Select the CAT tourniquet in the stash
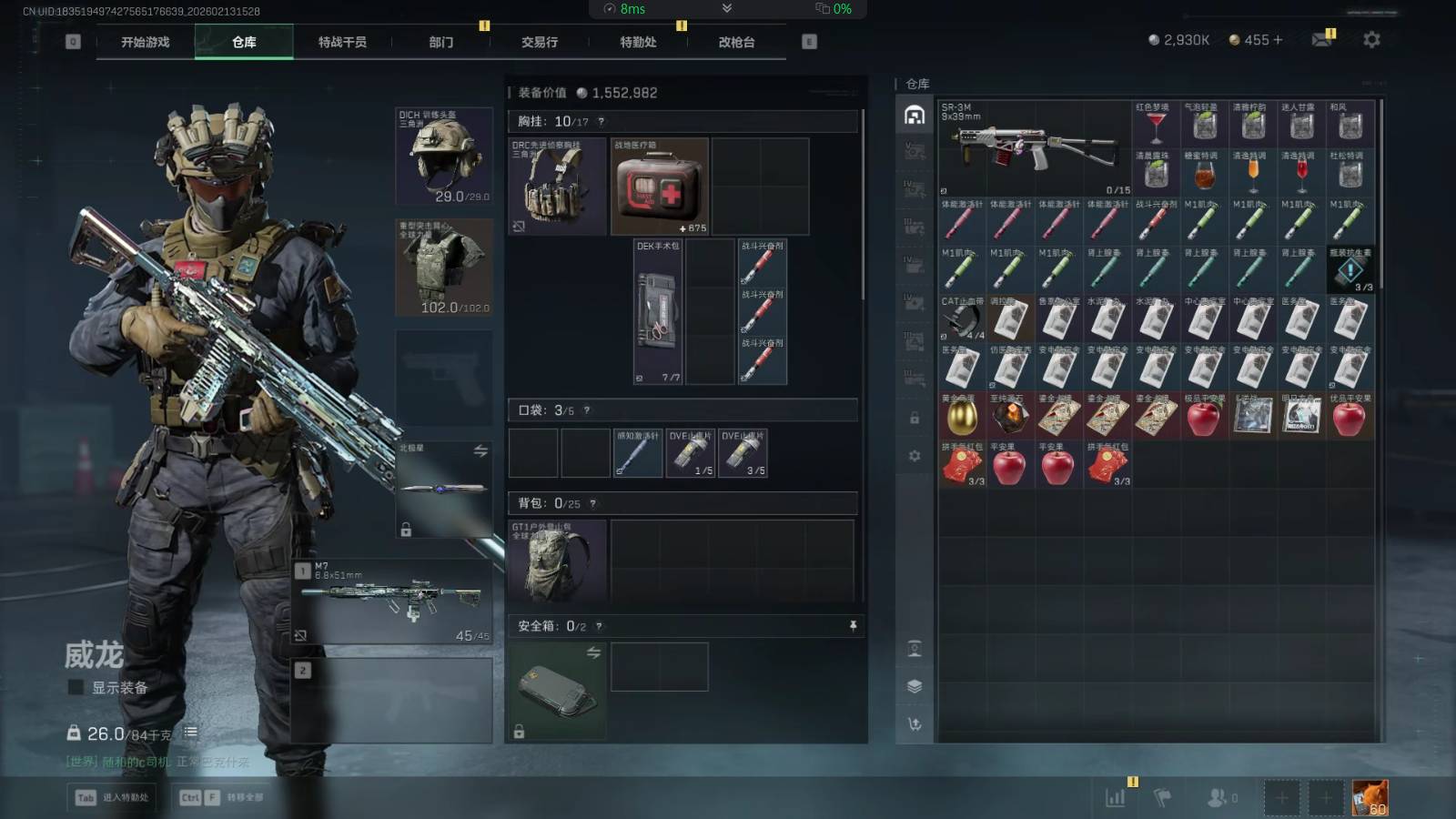Screen dimensions: 1456x819 (962, 318)
